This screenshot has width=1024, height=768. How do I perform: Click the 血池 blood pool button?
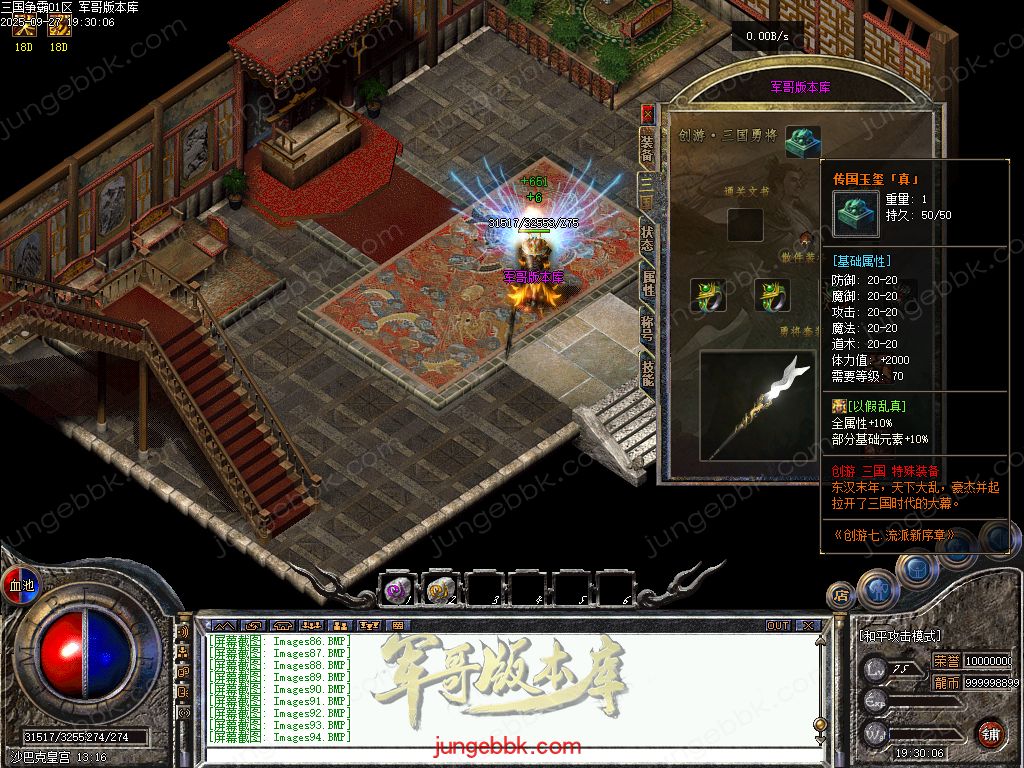point(21,585)
